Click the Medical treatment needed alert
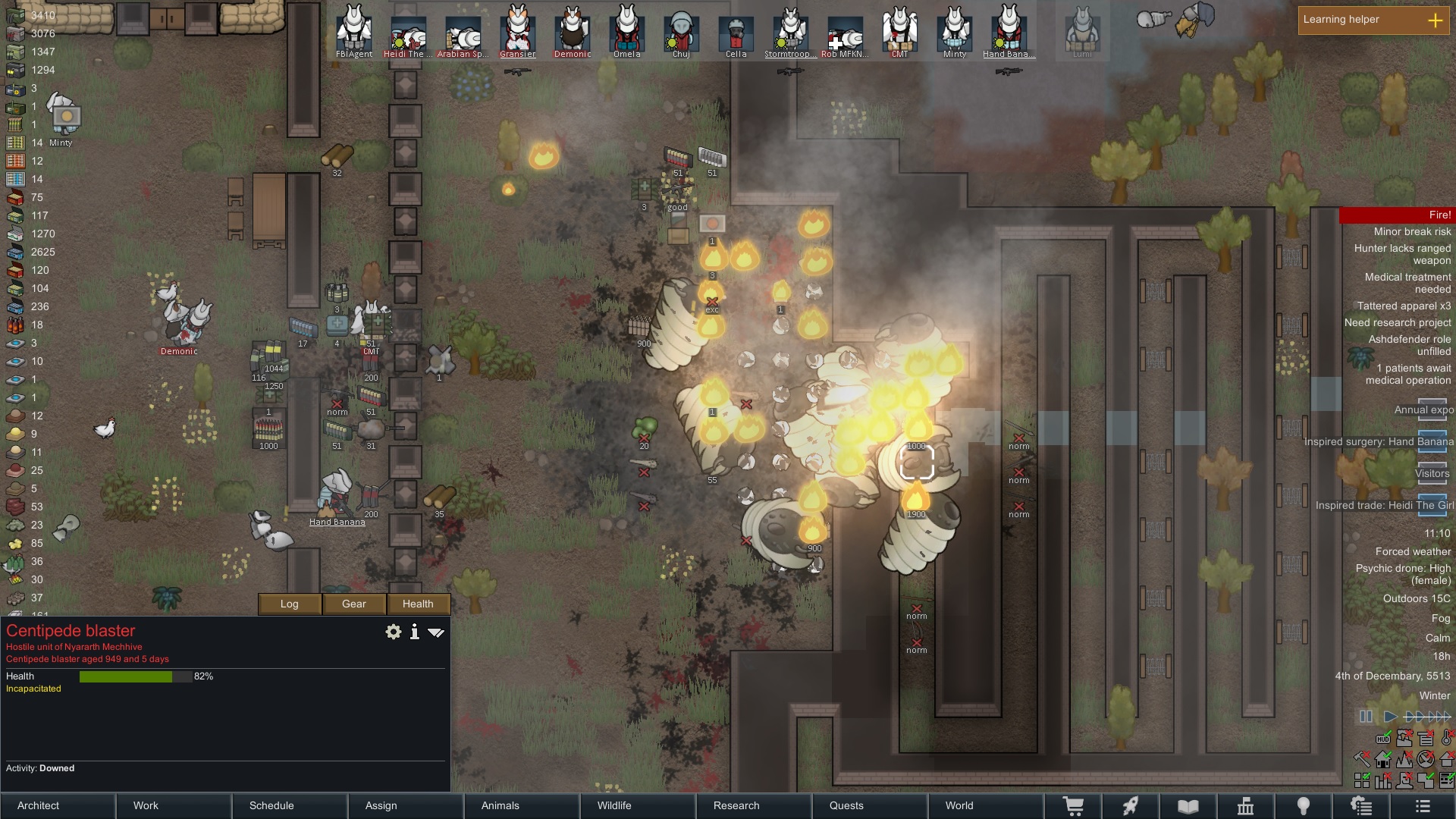 coord(1407,282)
